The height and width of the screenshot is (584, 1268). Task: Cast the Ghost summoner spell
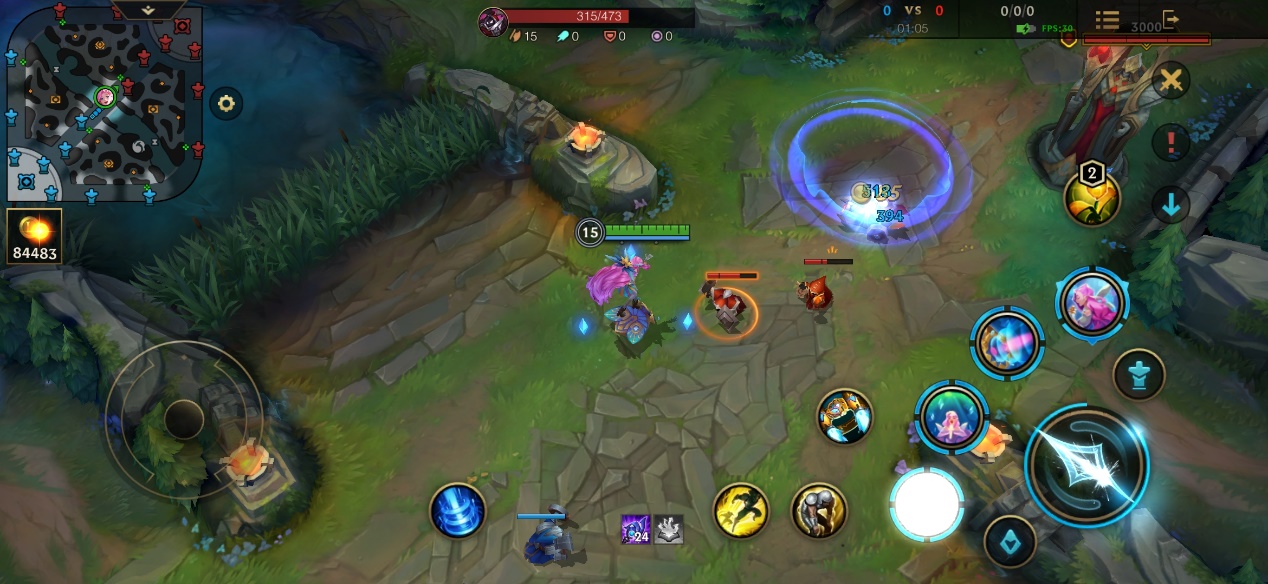click(x=819, y=511)
